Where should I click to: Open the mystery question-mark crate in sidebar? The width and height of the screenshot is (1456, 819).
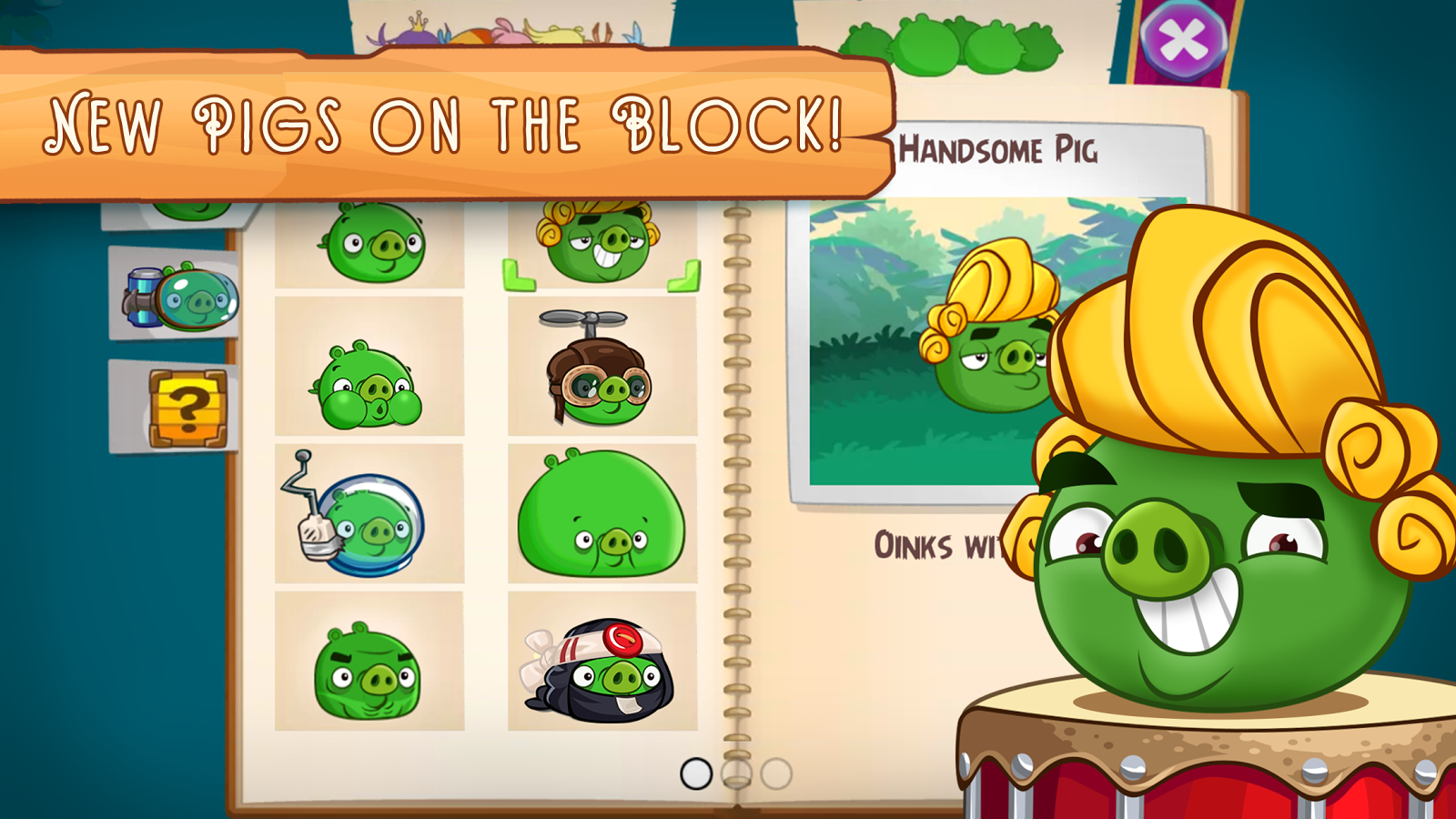[187, 409]
